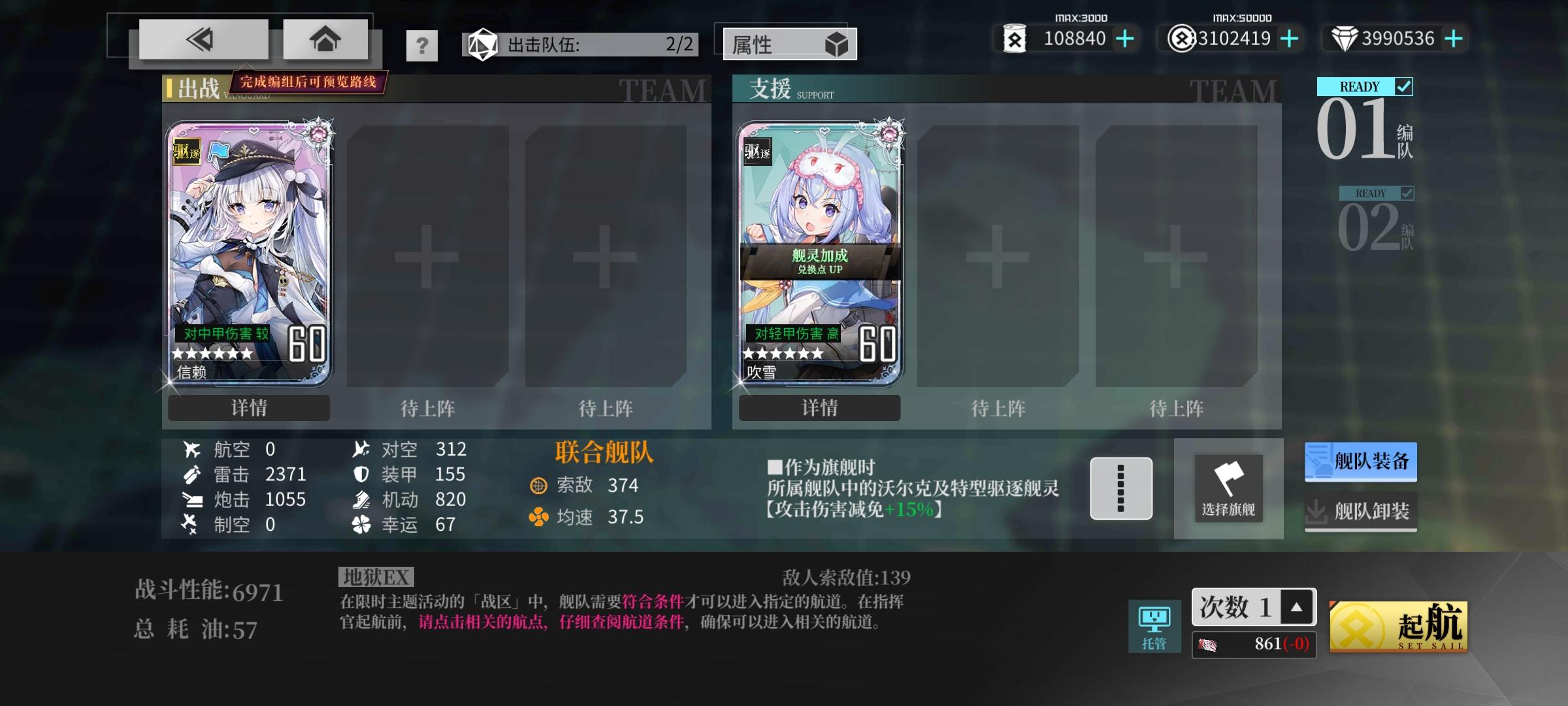This screenshot has height=706, width=1568.
Task: Click the home icon next to back arrow
Action: [x=325, y=39]
